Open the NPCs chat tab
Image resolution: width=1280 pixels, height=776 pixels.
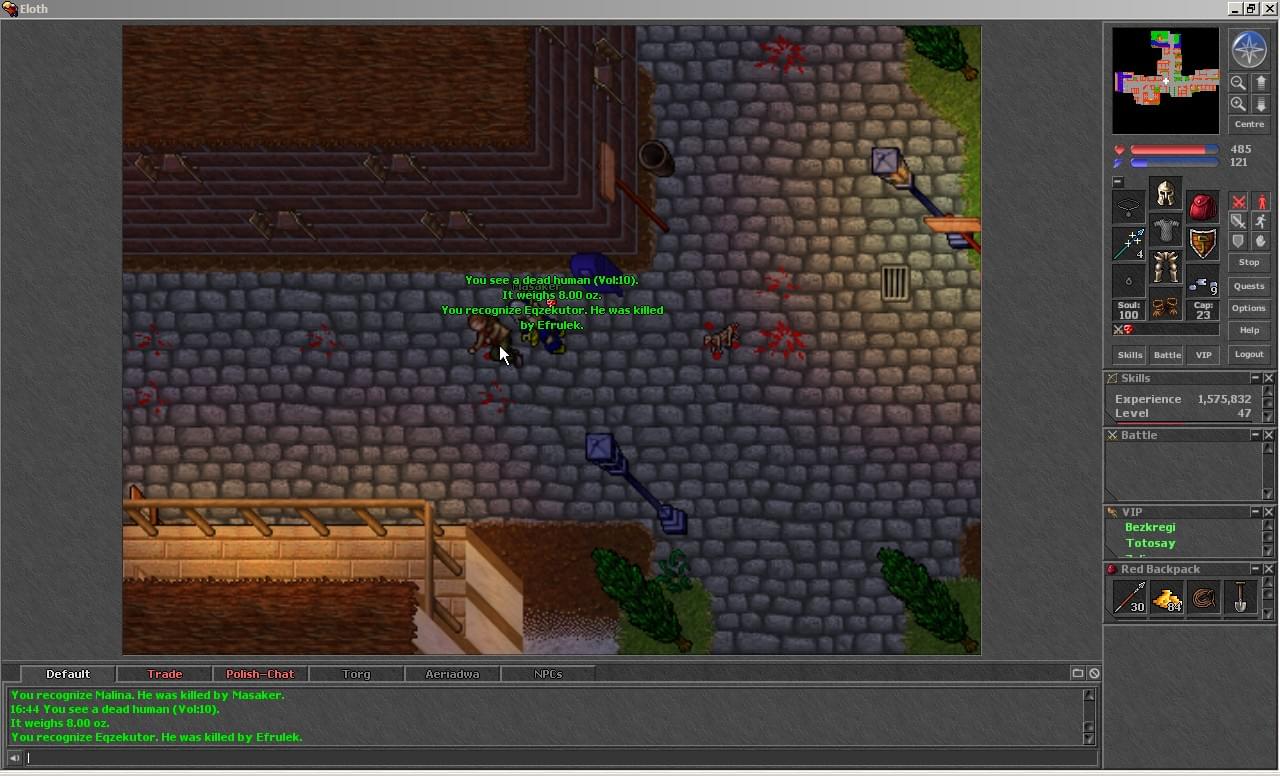click(x=548, y=674)
